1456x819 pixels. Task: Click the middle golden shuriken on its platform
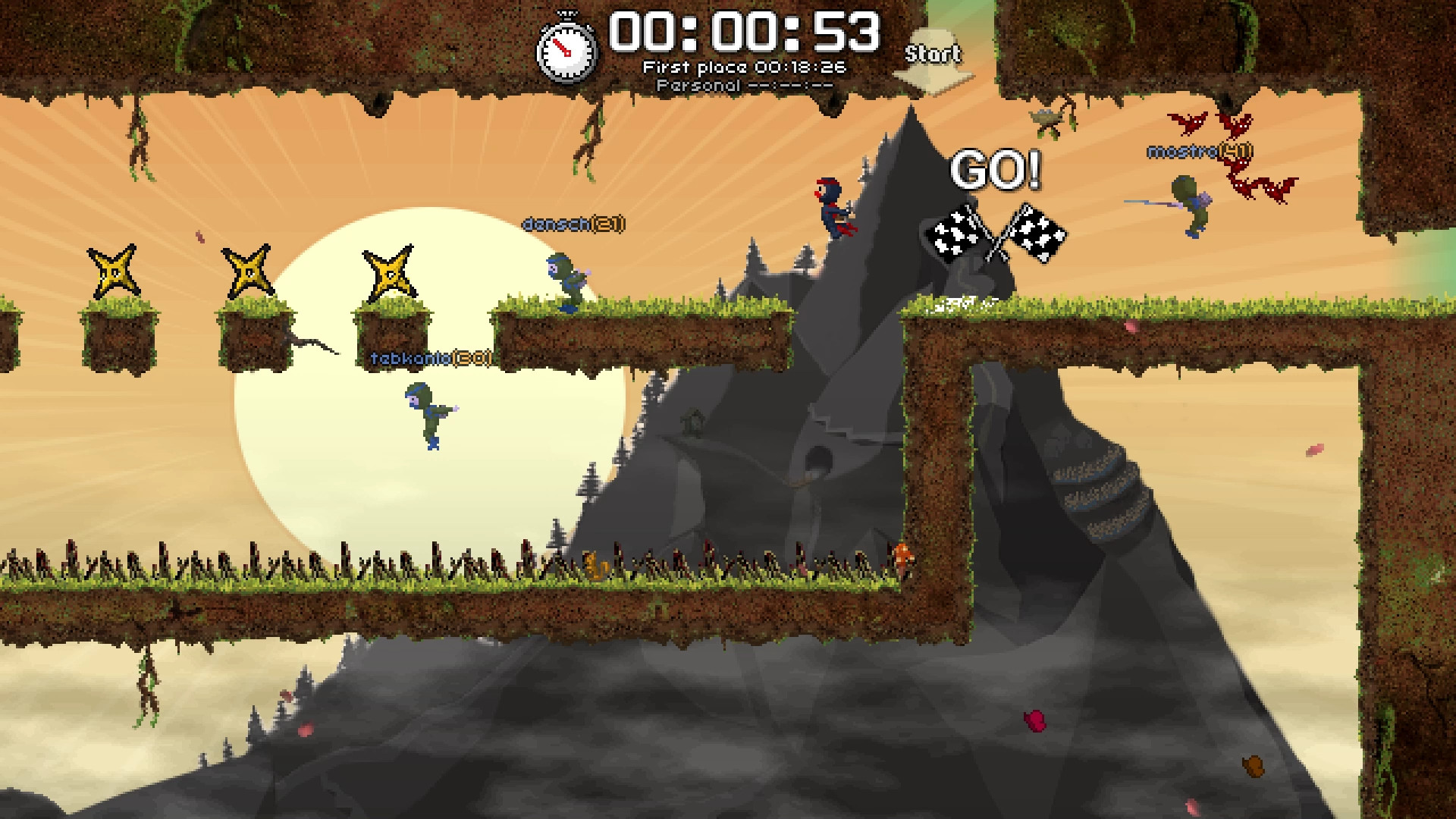pos(246,269)
